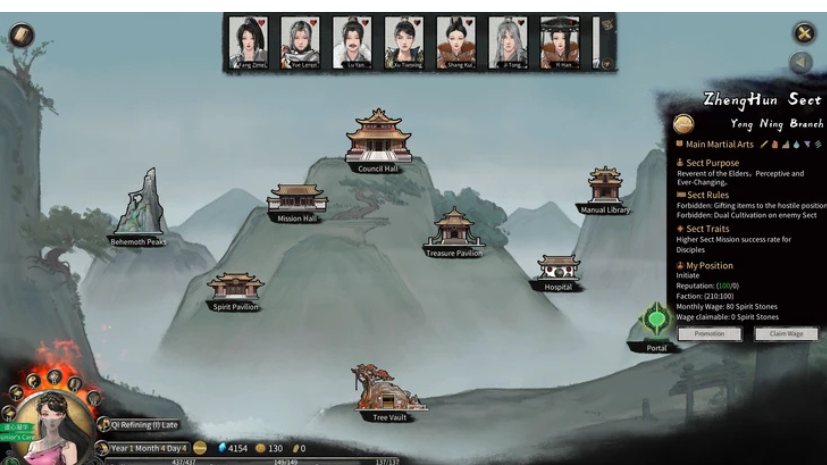
Task: Visit the Treasure Pavilion
Action: pyautogui.click(x=454, y=230)
